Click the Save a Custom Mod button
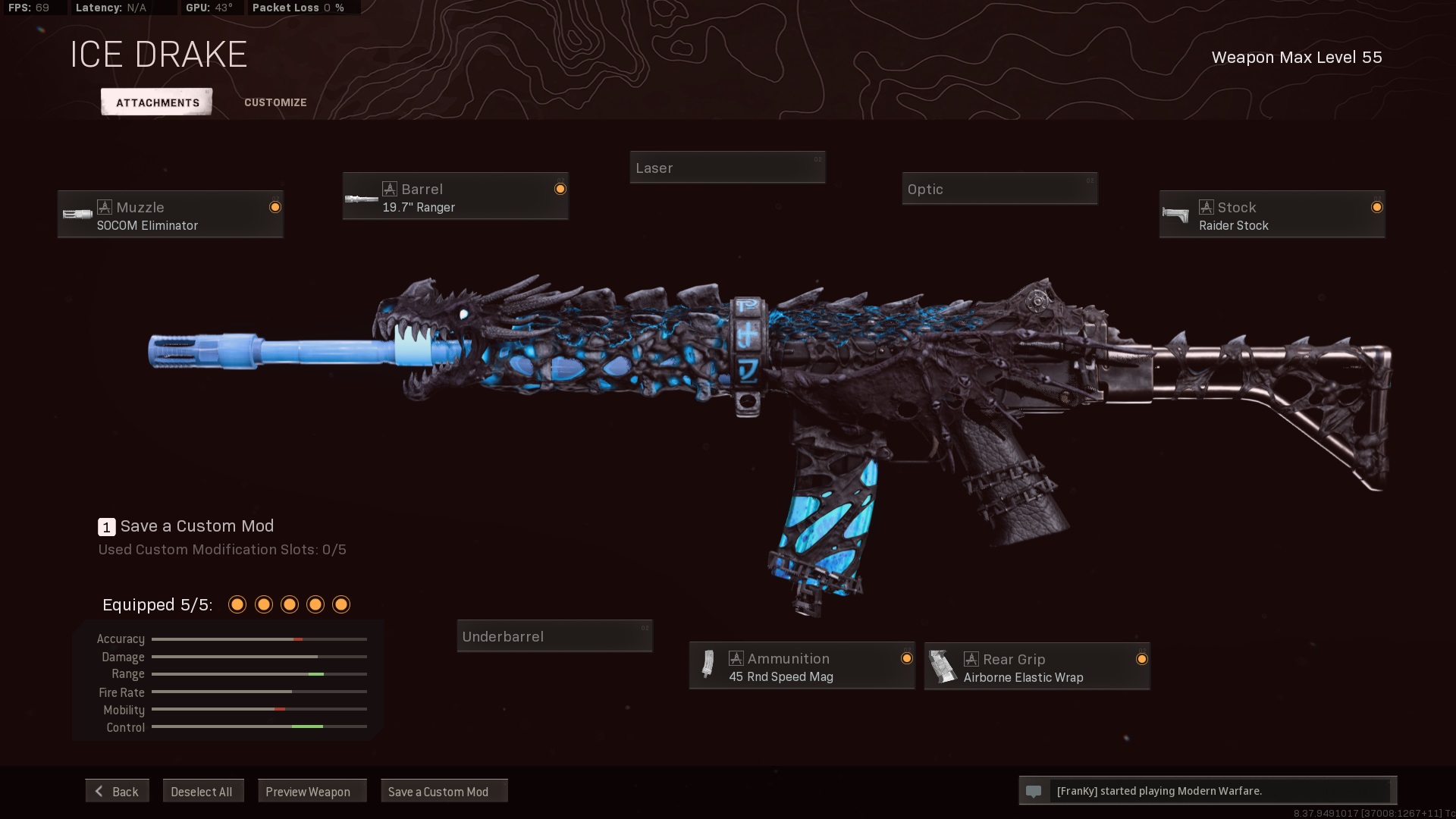 444,791
